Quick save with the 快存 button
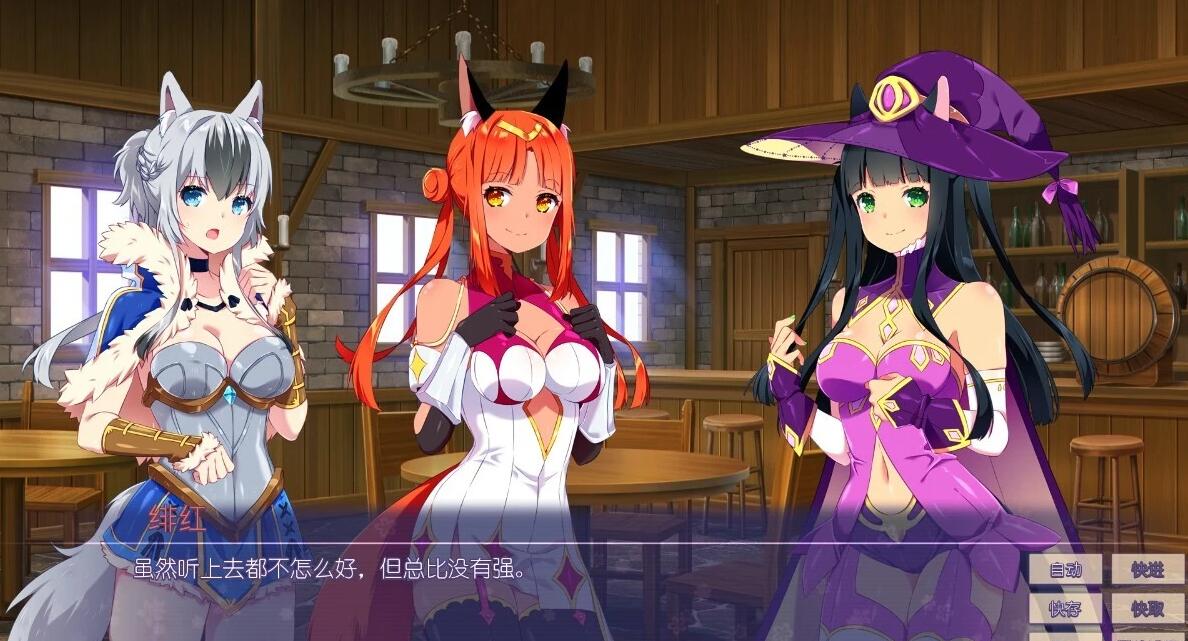This screenshot has height=641, width=1188. (x=1065, y=608)
